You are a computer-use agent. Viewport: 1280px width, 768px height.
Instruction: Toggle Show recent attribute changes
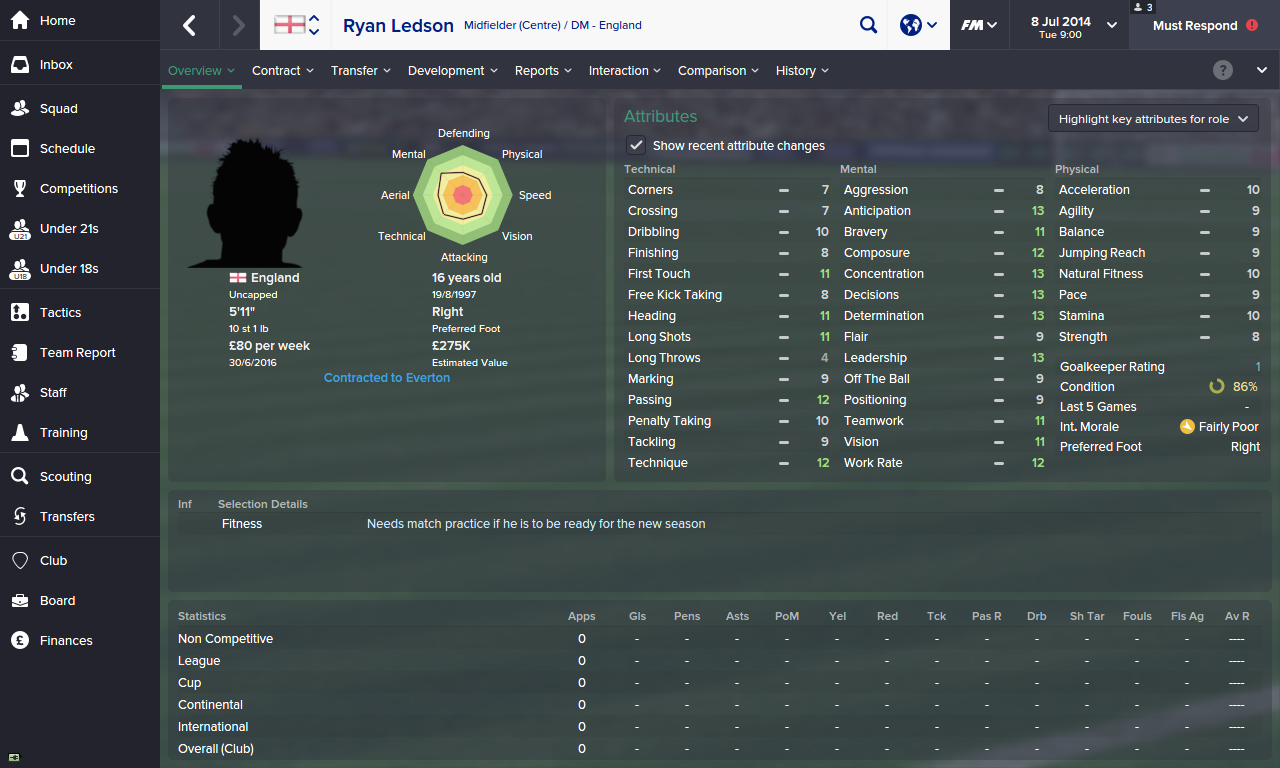pyautogui.click(x=637, y=145)
